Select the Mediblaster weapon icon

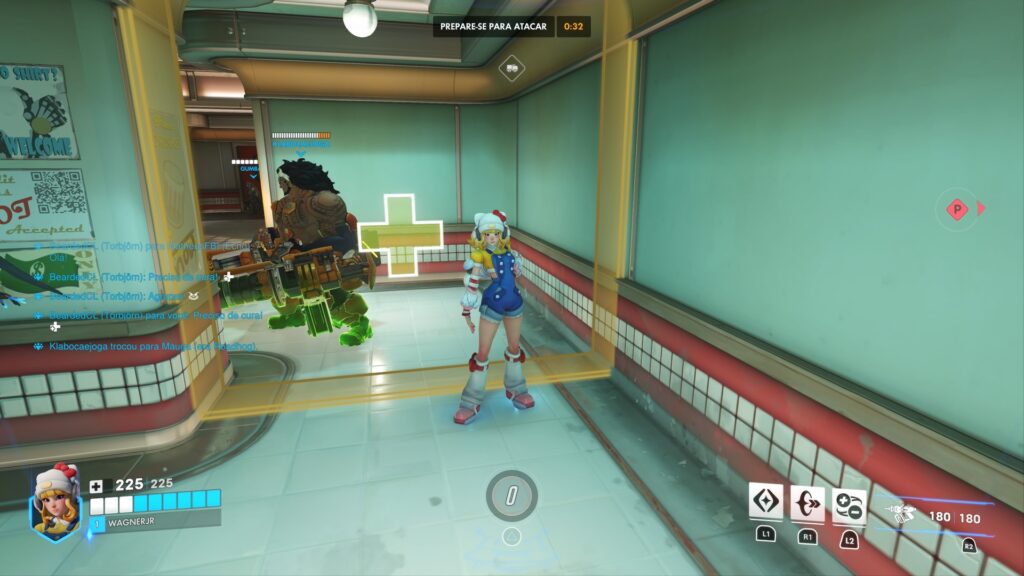902,516
